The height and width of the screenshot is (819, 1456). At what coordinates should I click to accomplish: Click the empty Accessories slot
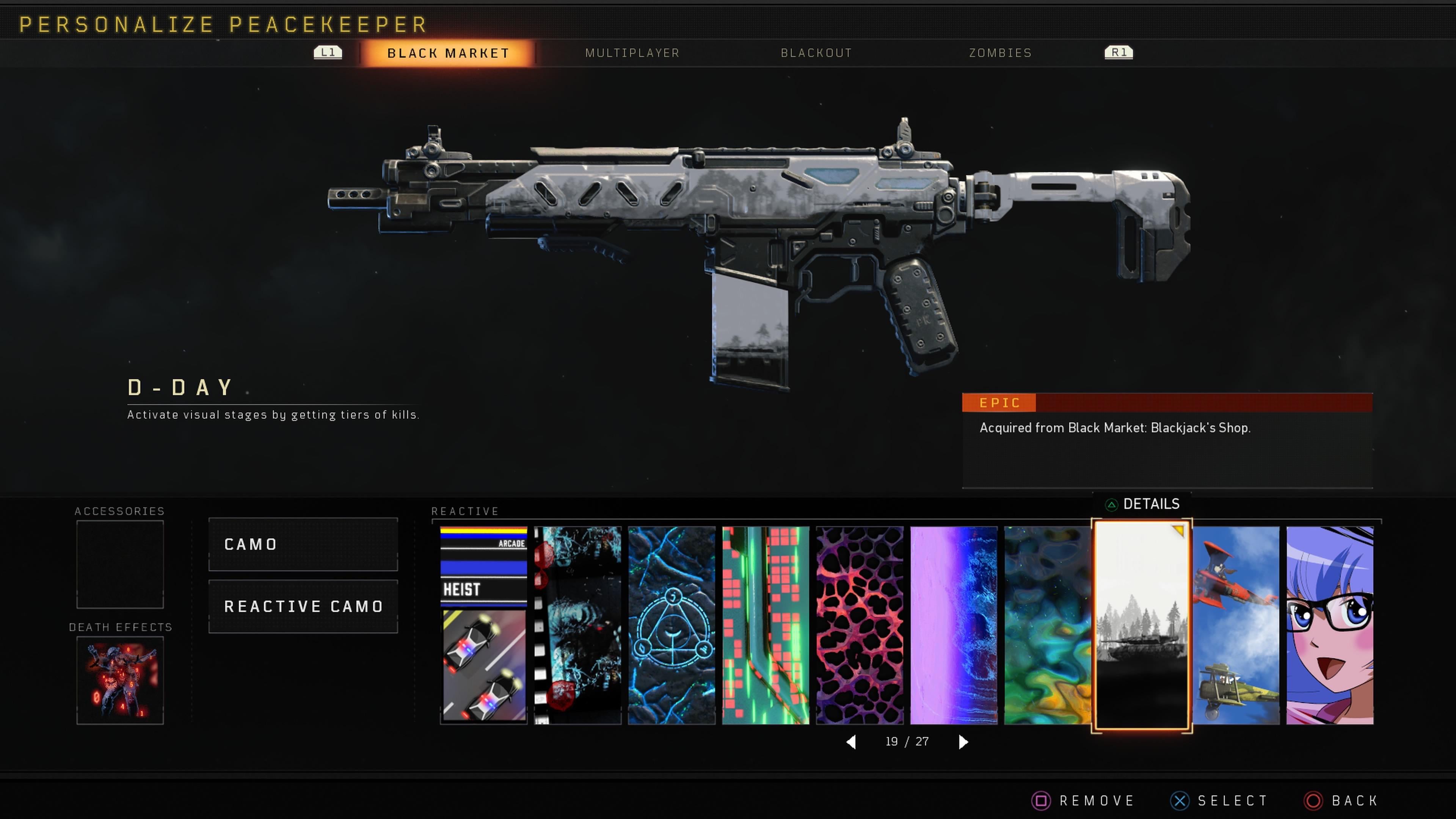(120, 565)
